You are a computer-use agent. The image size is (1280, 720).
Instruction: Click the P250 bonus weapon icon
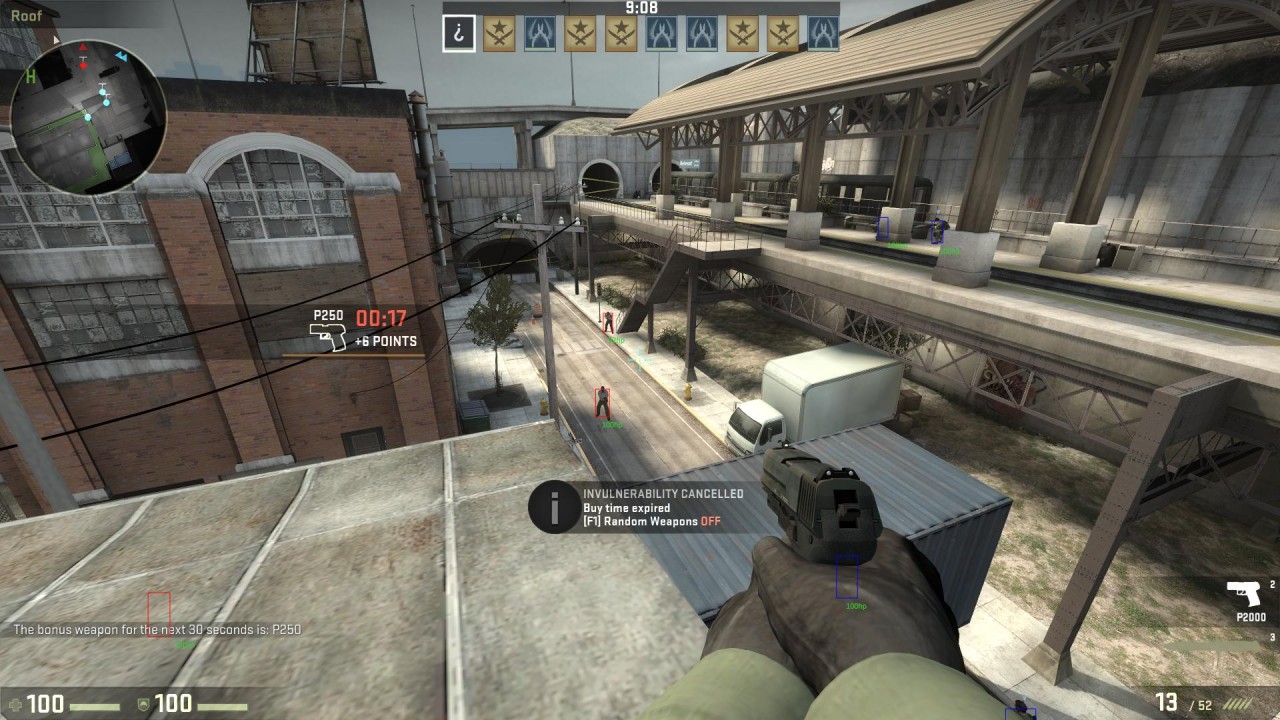[327, 339]
